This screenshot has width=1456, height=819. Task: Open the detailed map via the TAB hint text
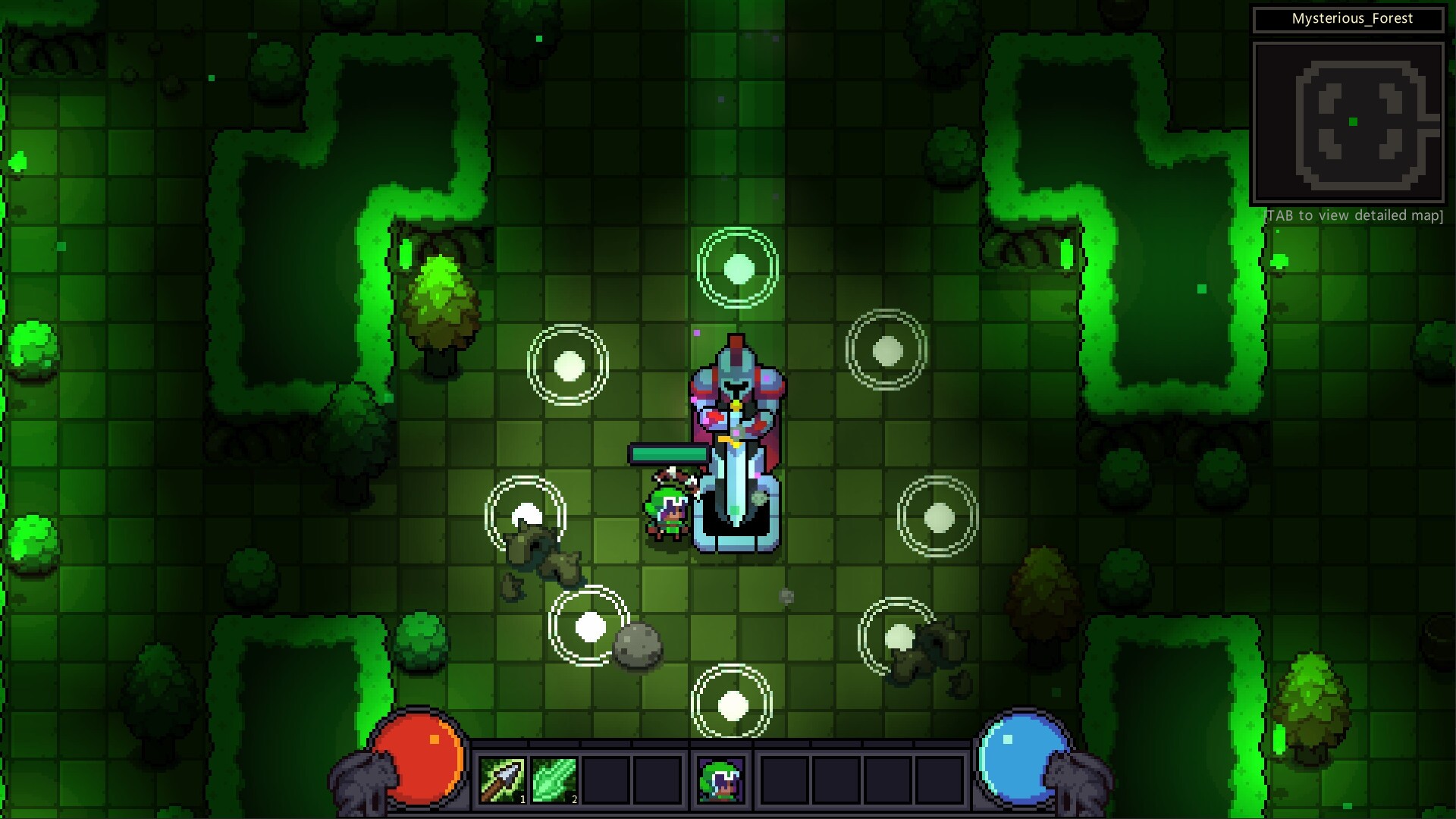click(x=1352, y=215)
